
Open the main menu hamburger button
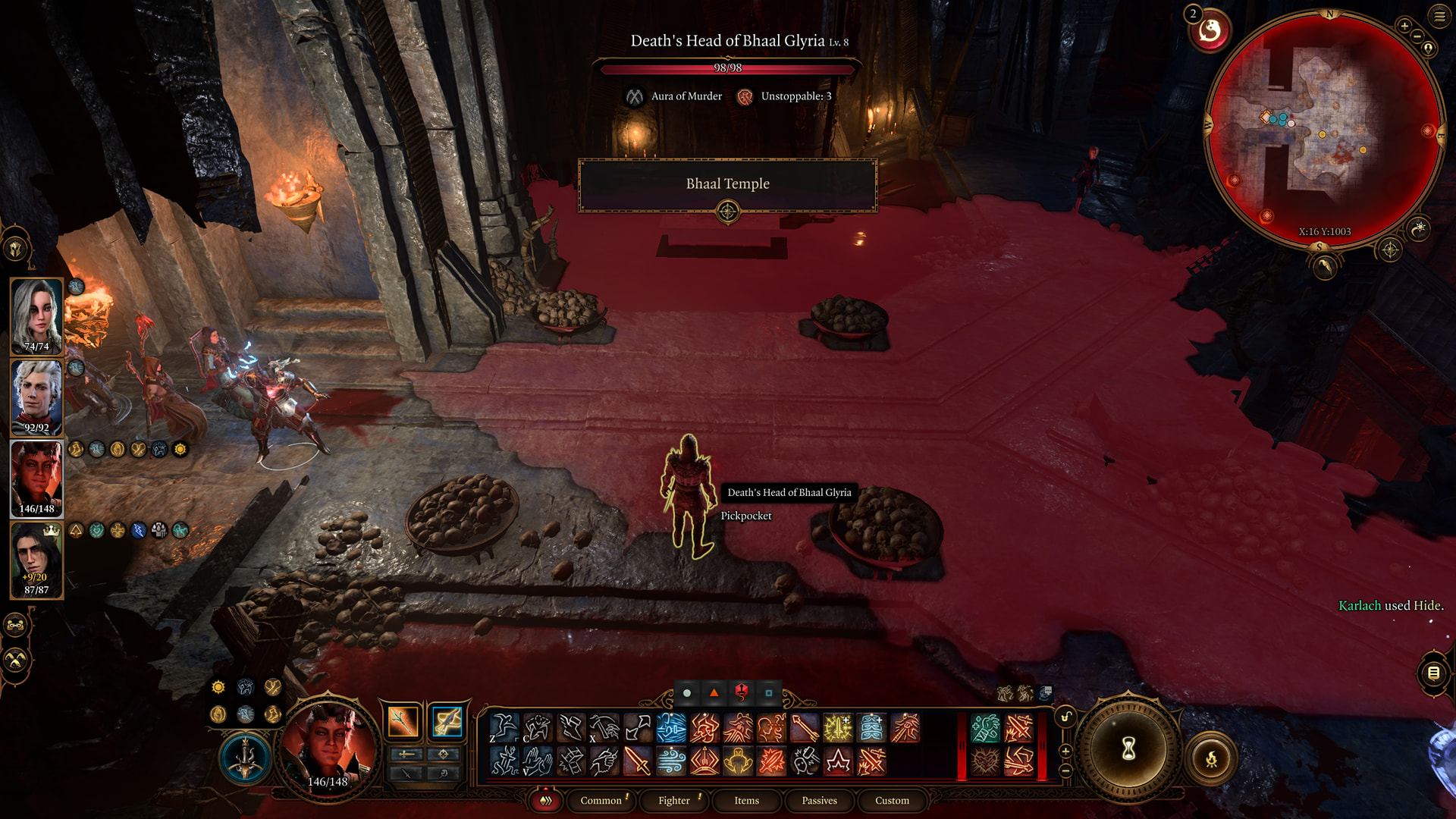(1439, 16)
